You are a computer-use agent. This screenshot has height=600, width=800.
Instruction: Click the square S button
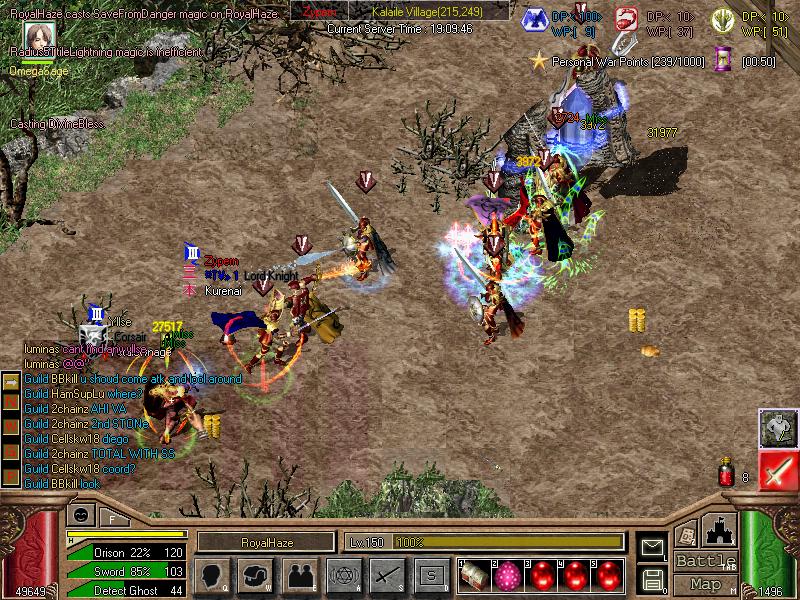point(431,575)
